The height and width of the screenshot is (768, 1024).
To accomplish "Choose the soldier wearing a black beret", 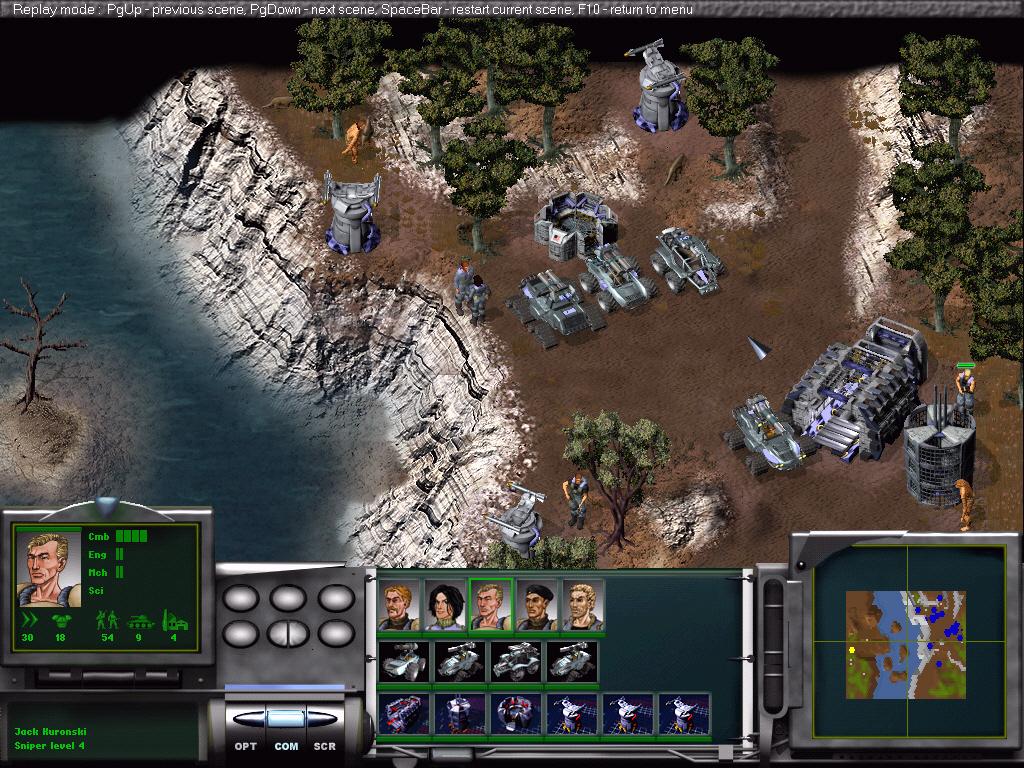I will pyautogui.click(x=537, y=606).
